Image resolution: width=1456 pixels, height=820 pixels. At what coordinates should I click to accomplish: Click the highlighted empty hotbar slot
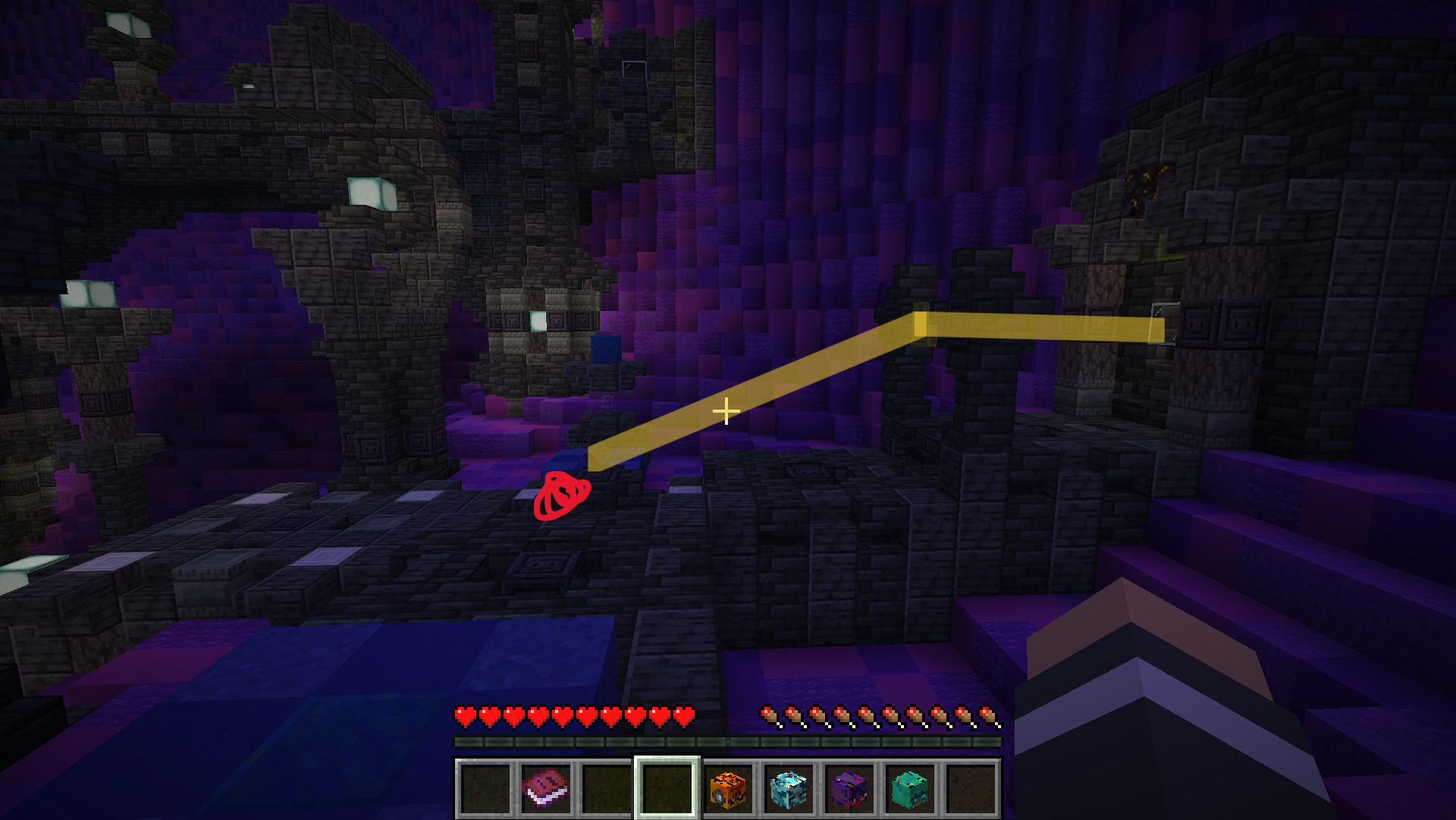[x=667, y=789]
